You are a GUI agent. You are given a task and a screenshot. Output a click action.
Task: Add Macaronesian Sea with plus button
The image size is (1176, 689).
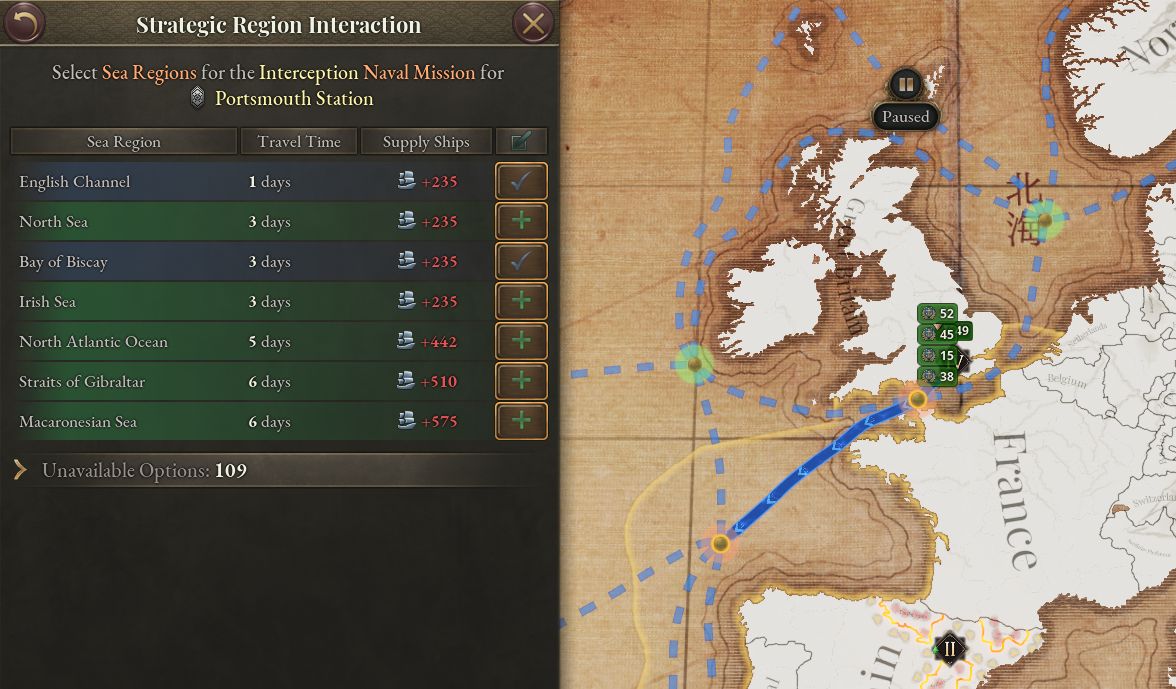coord(521,422)
